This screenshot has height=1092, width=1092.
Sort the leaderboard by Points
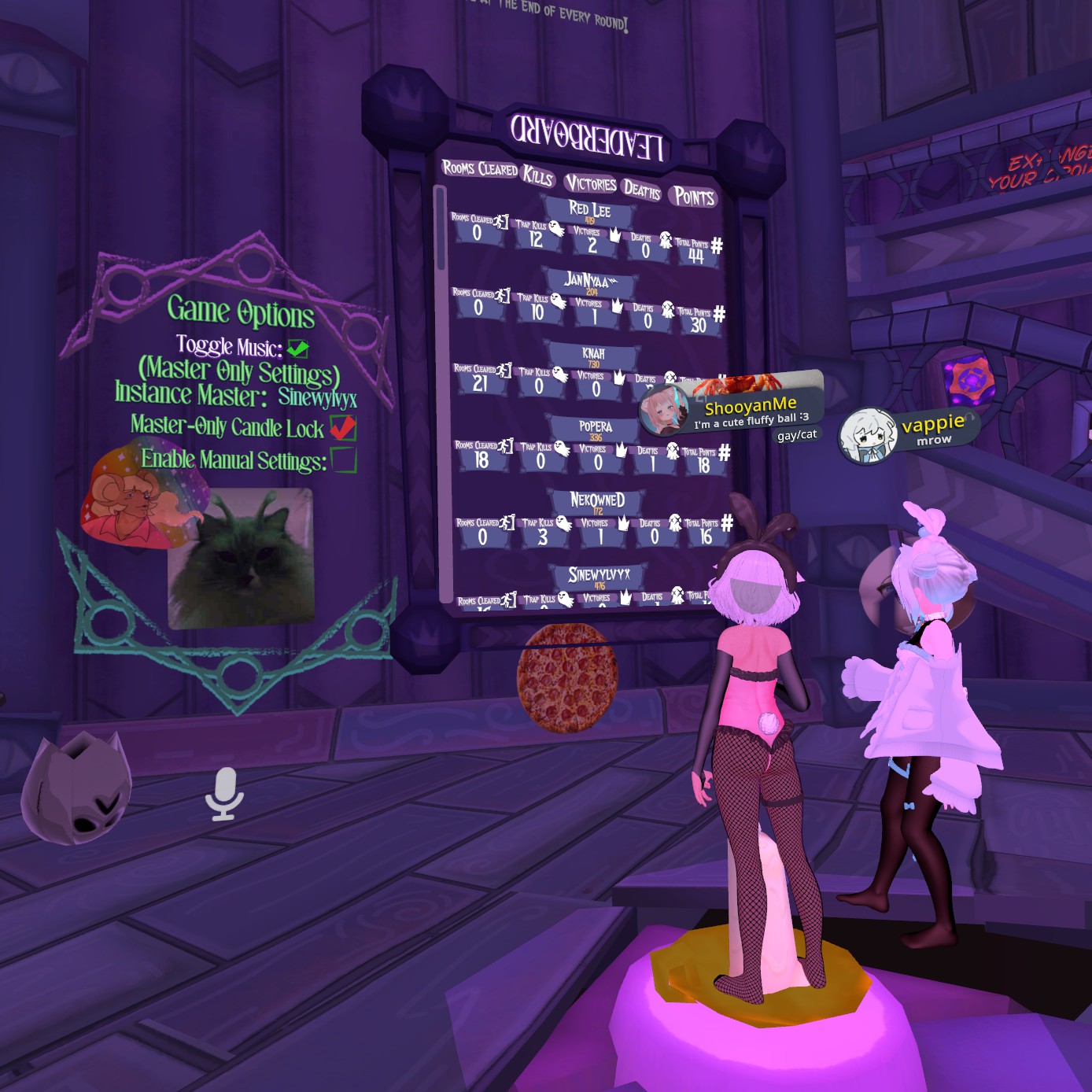[694, 197]
